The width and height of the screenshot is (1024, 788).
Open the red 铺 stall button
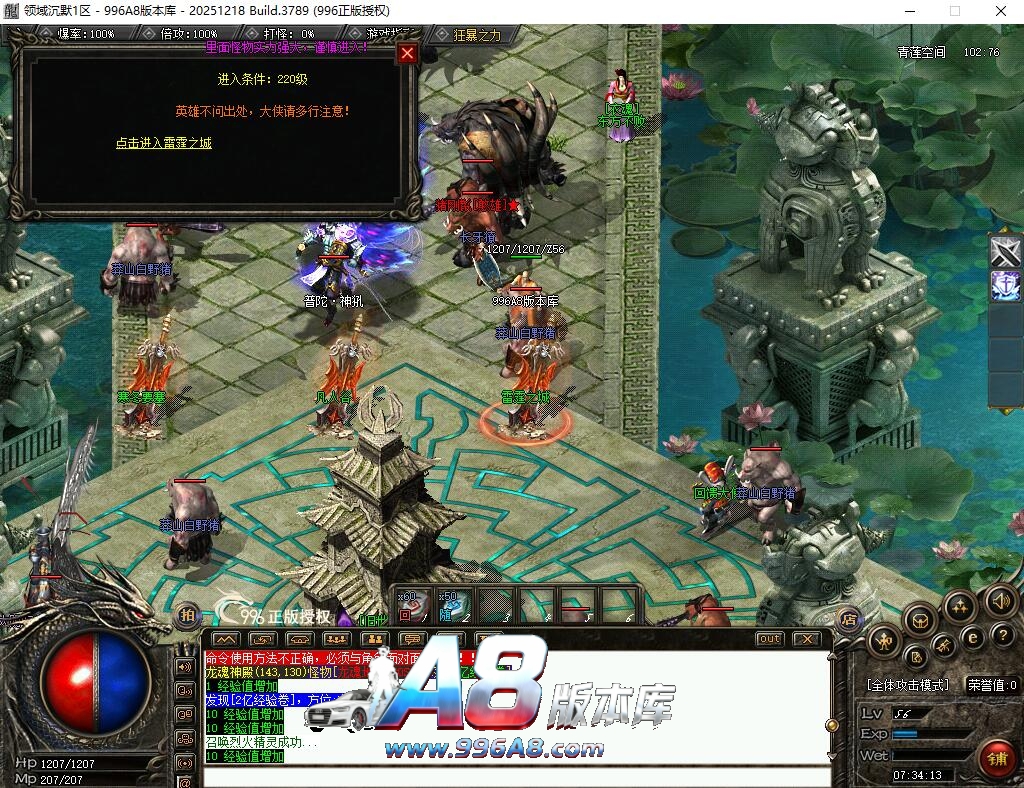pos(996,758)
